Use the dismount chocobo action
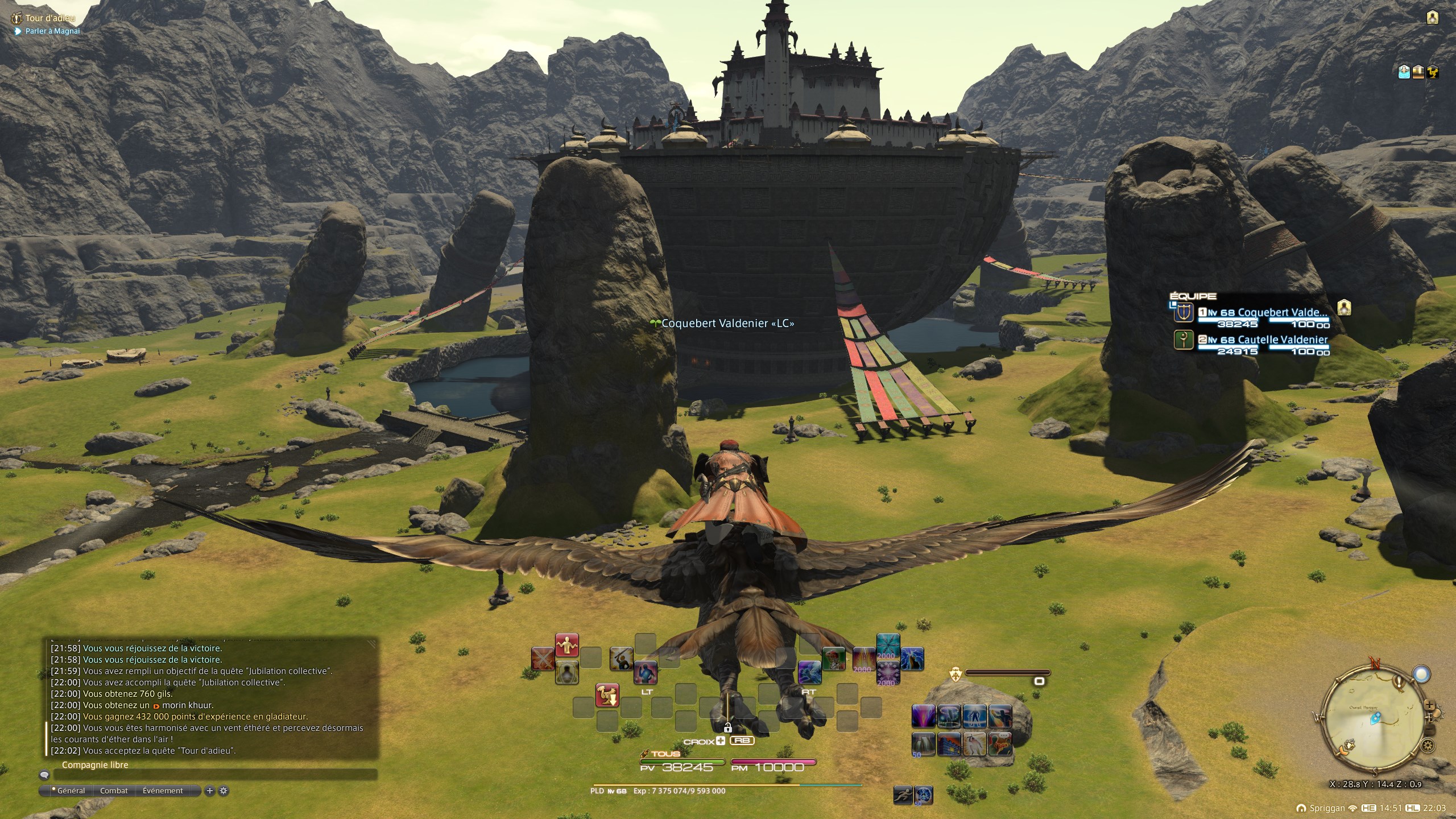The image size is (1456, 819). pos(607,695)
